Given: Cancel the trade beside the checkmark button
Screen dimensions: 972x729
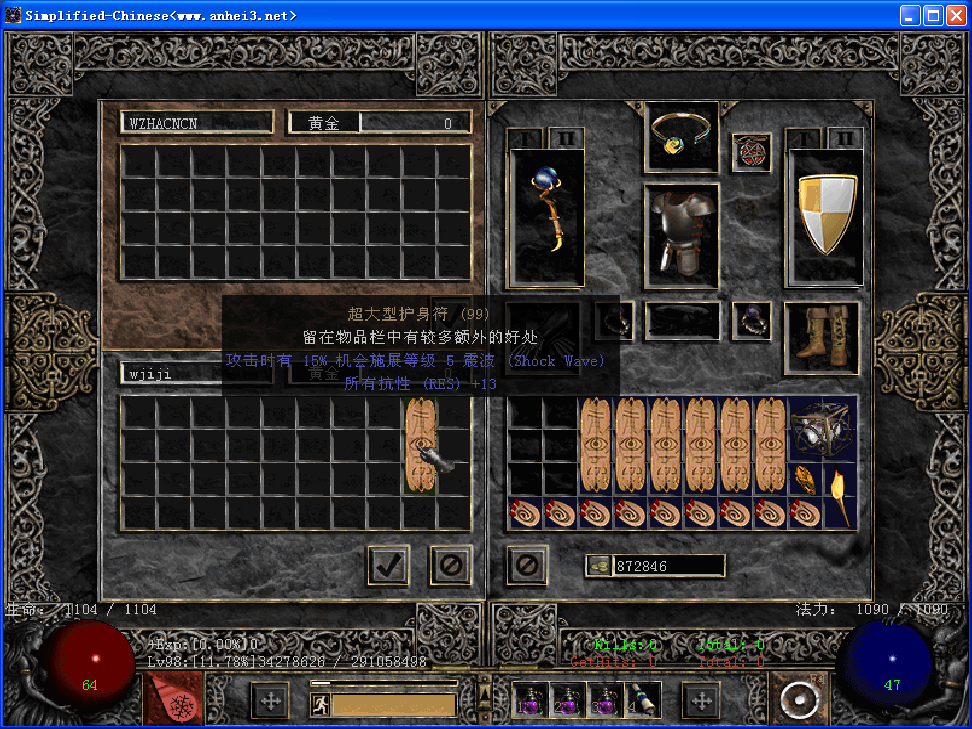Looking at the screenshot, I should pos(451,566).
